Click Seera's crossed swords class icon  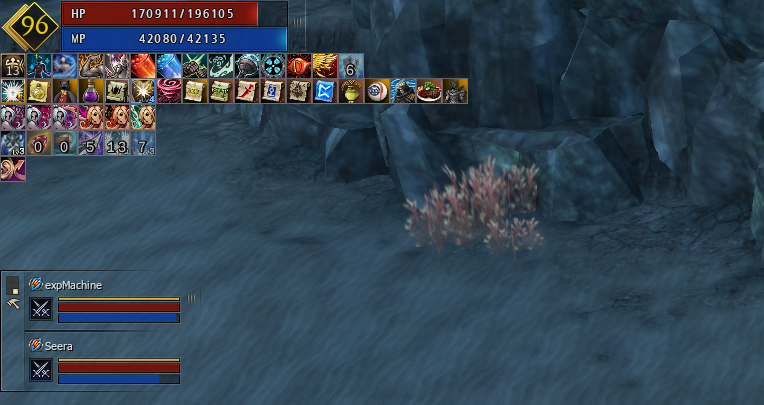coord(41,370)
